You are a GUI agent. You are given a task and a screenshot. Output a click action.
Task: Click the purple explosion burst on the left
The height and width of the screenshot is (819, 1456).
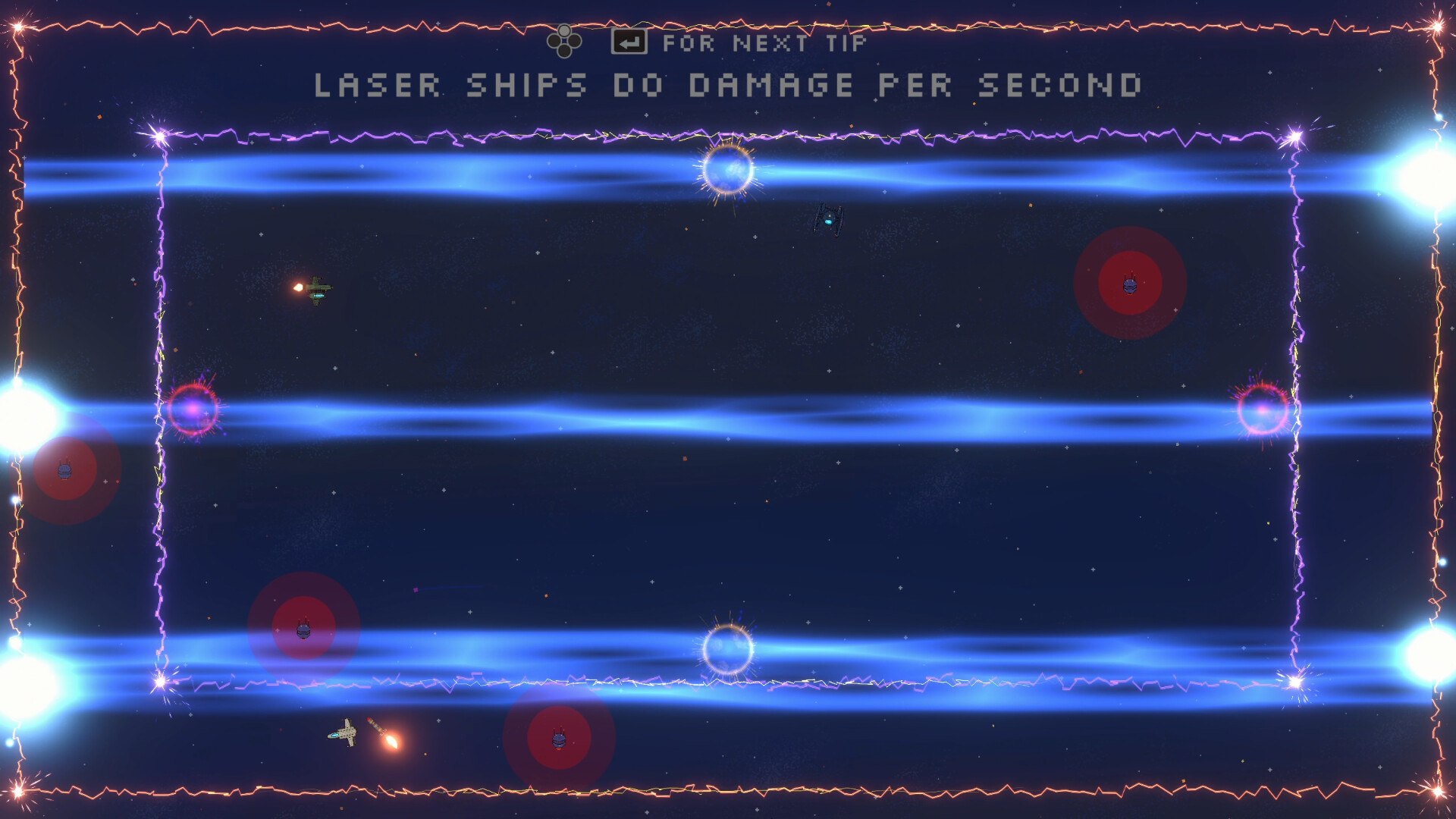click(x=193, y=408)
